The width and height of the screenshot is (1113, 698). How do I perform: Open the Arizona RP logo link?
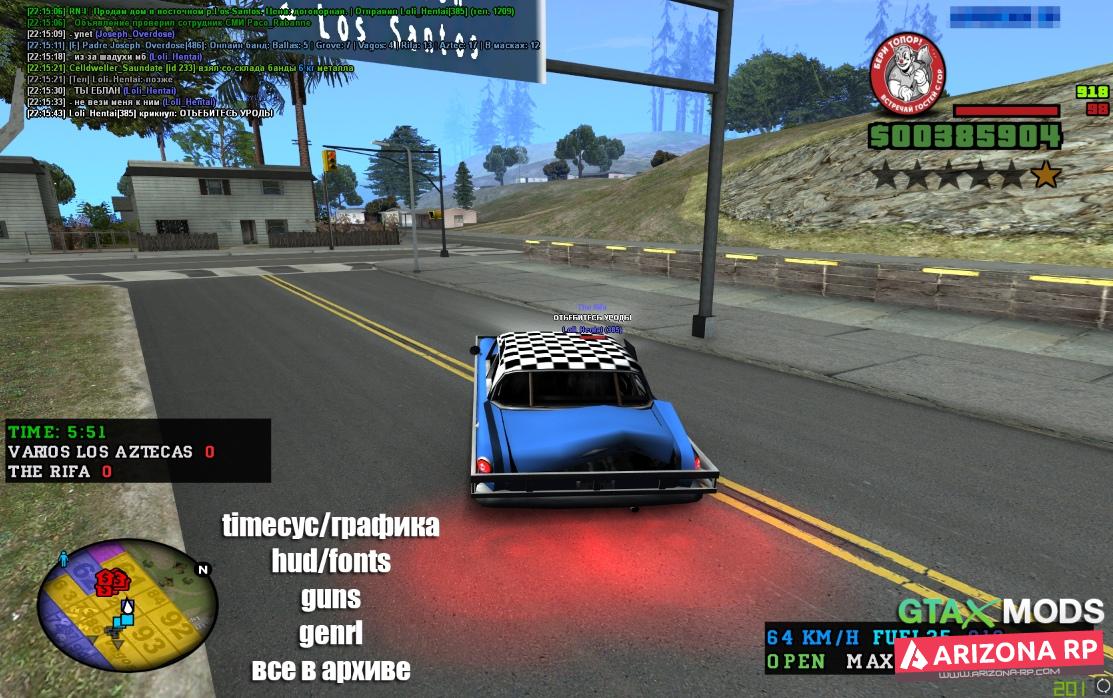click(998, 651)
